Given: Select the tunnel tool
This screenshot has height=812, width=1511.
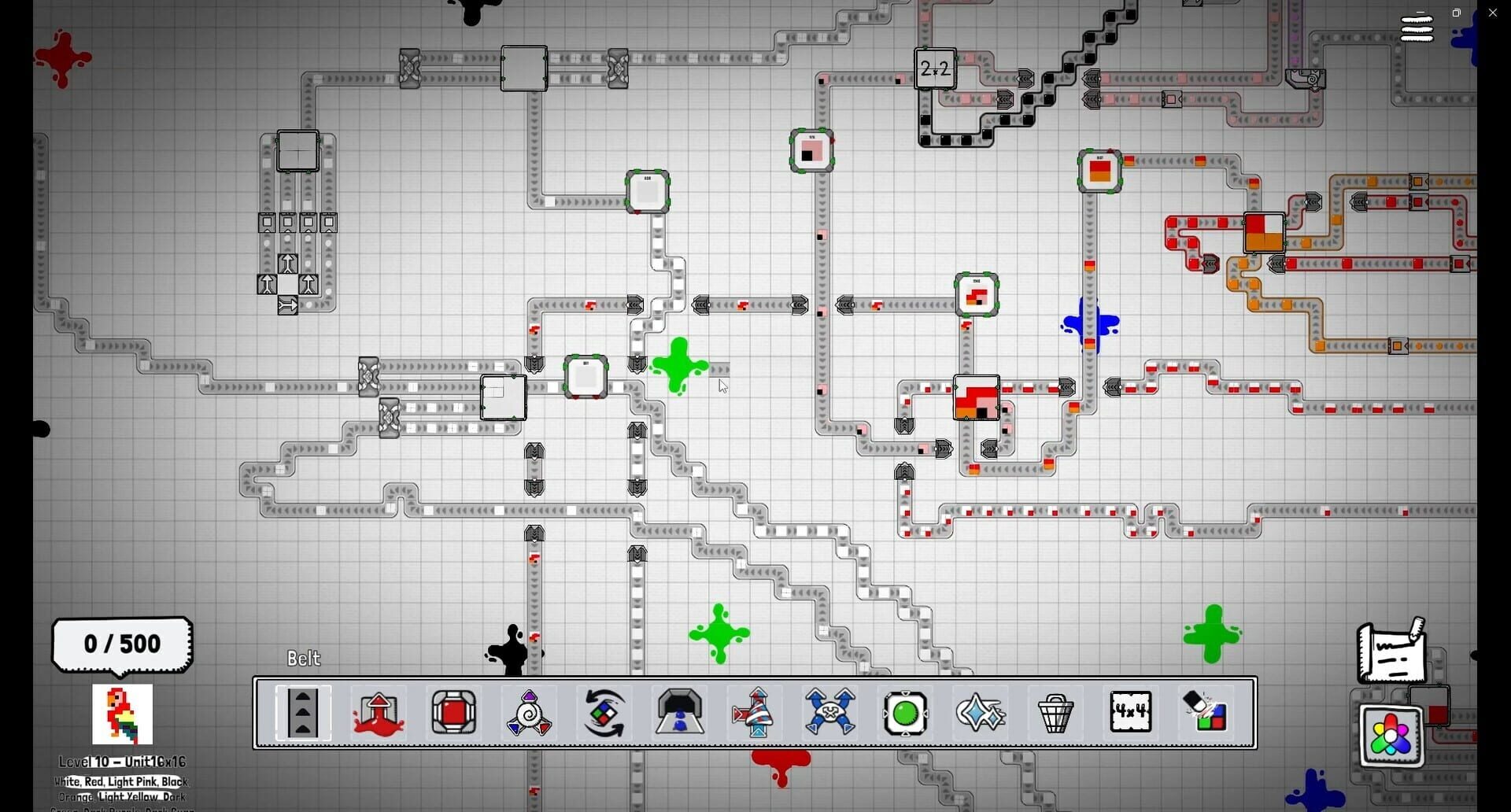Looking at the screenshot, I should coord(678,712).
